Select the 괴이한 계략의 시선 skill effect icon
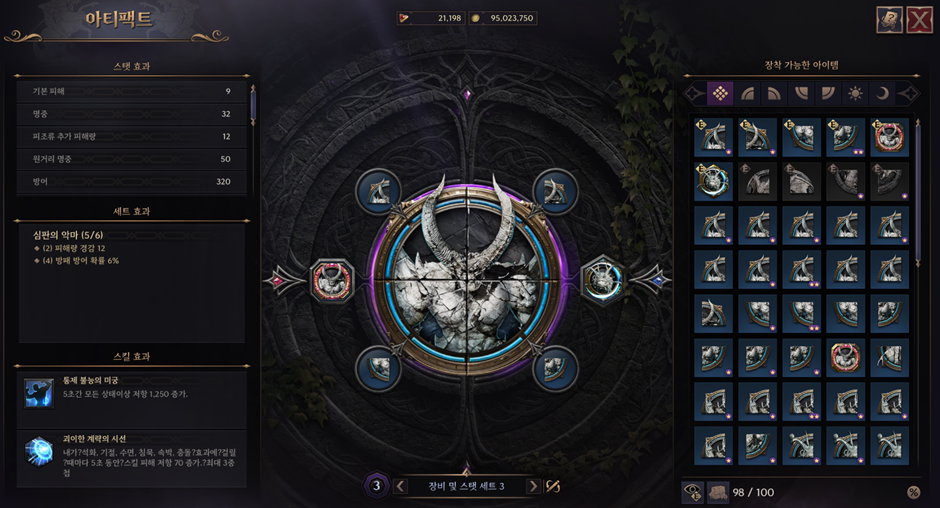The width and height of the screenshot is (940, 508). pos(39,453)
